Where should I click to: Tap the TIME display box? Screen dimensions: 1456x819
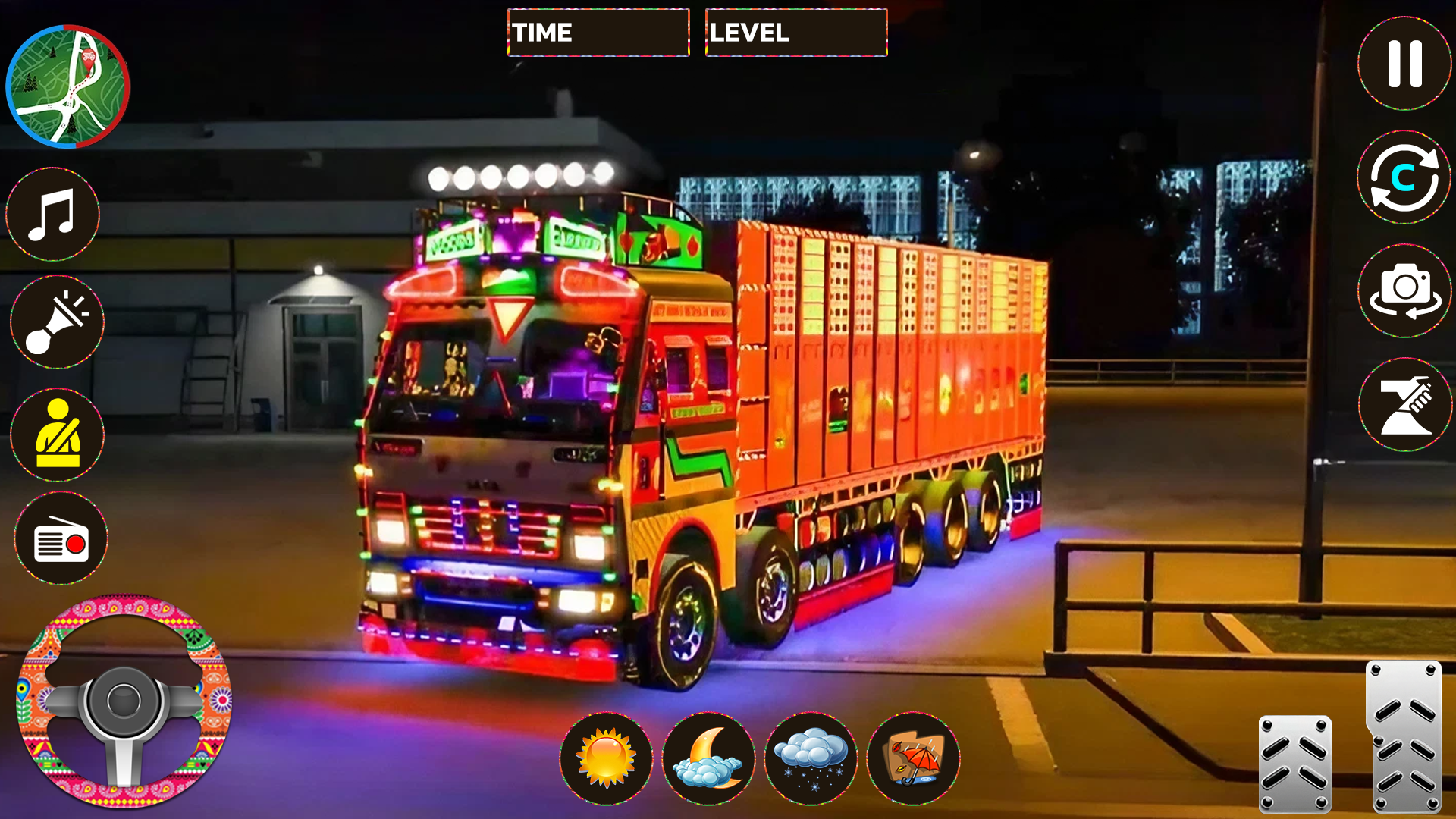(x=598, y=33)
